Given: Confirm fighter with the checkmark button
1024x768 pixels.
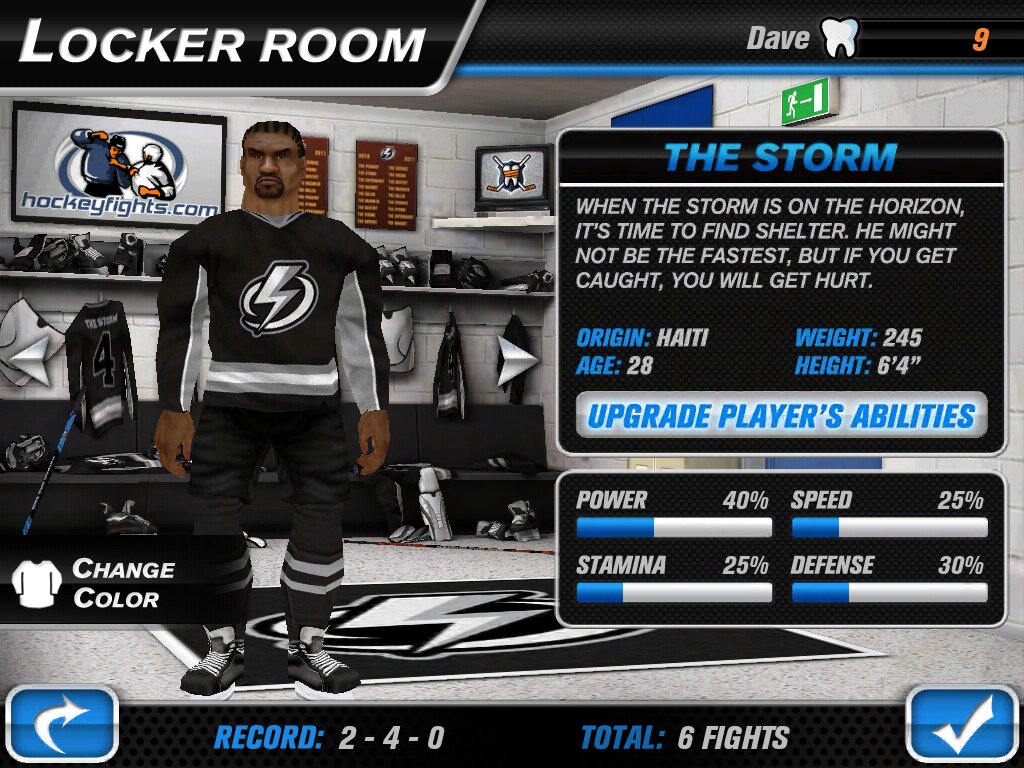Looking at the screenshot, I should pyautogui.click(x=963, y=724).
